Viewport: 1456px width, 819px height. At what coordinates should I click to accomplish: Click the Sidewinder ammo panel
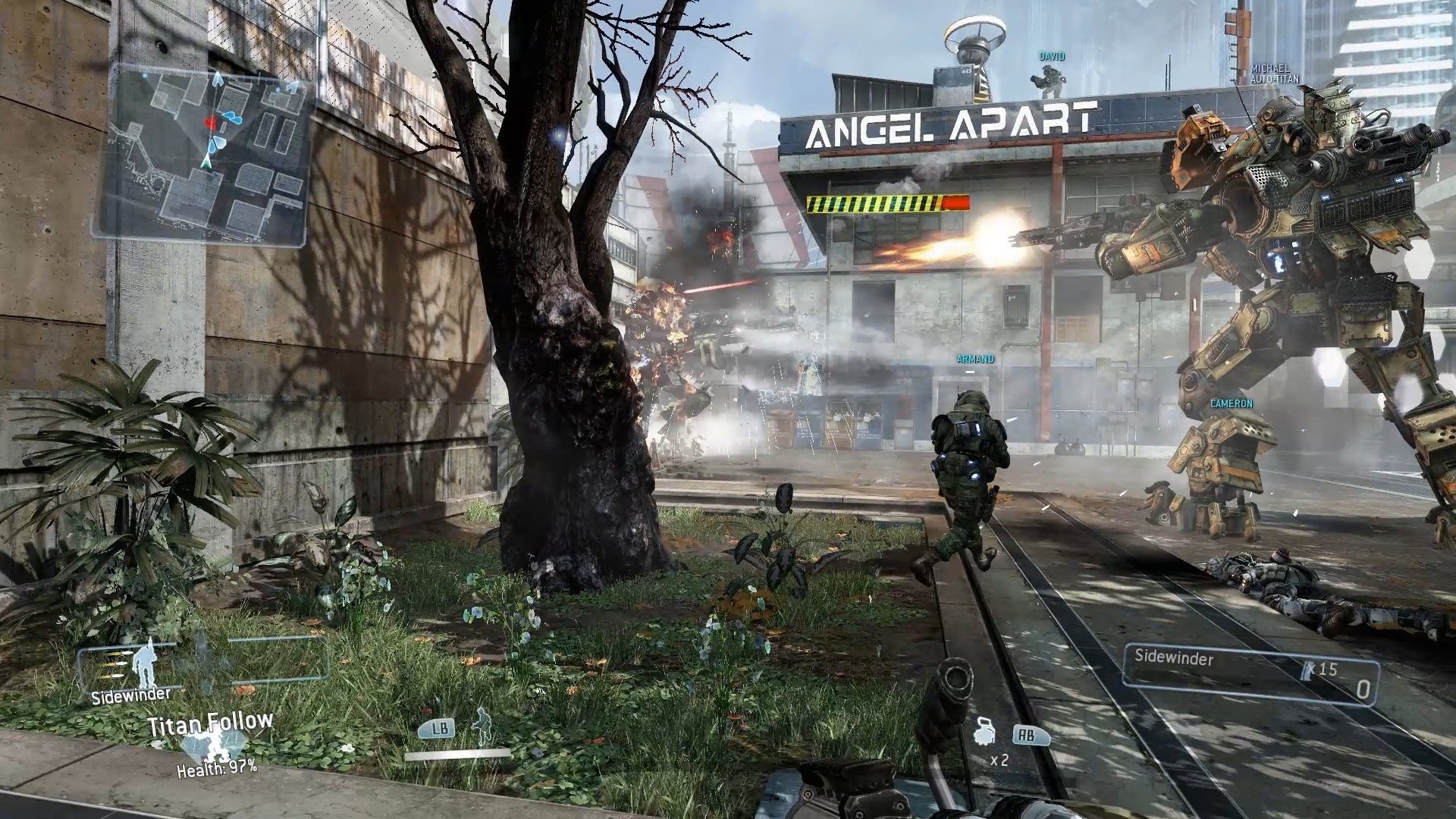[1250, 673]
